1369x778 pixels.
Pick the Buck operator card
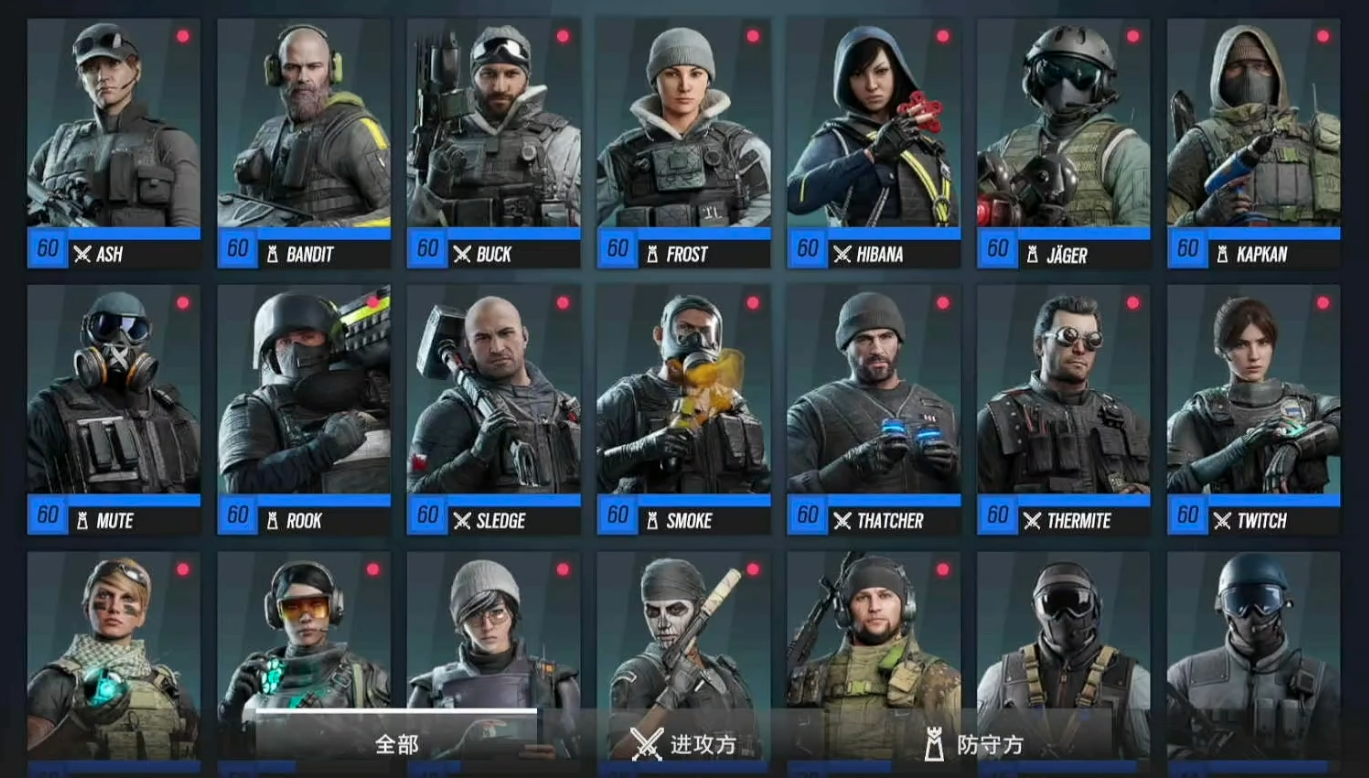pos(493,143)
